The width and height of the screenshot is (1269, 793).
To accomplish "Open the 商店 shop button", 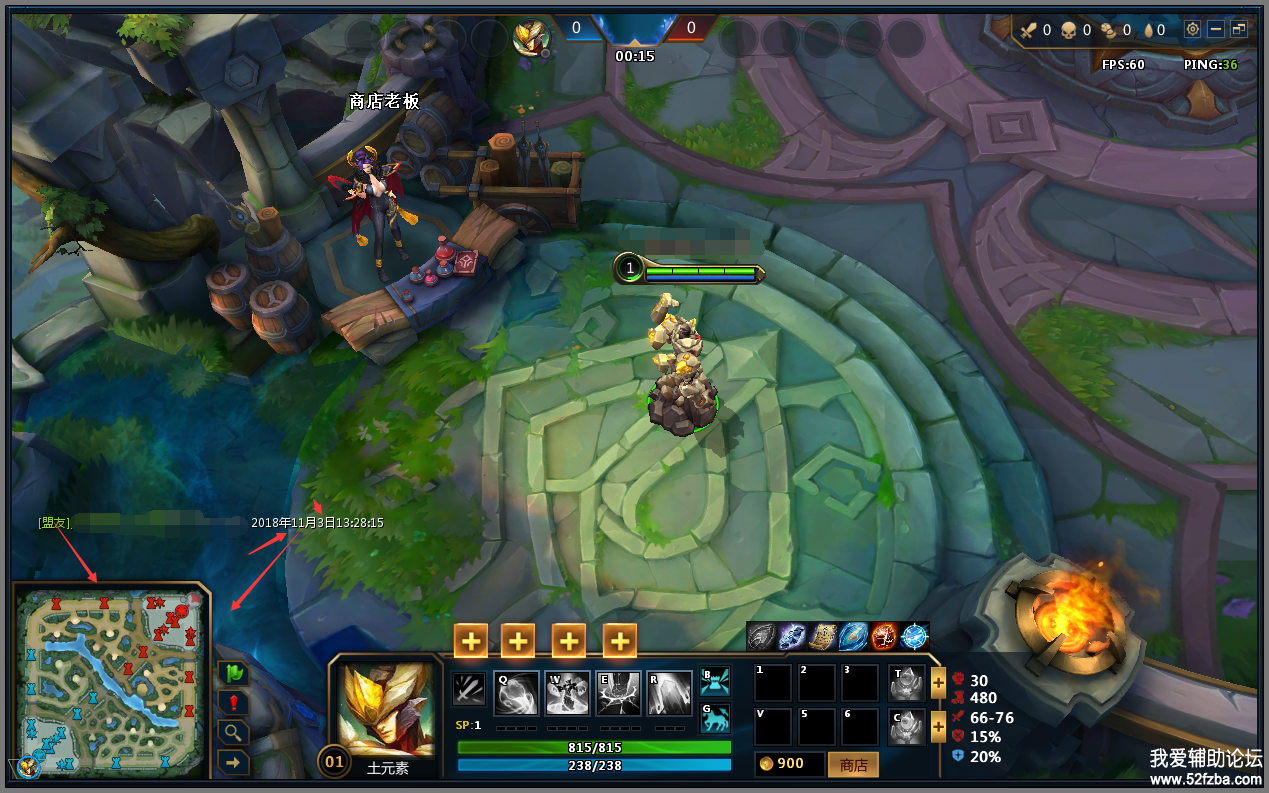I will click(853, 765).
